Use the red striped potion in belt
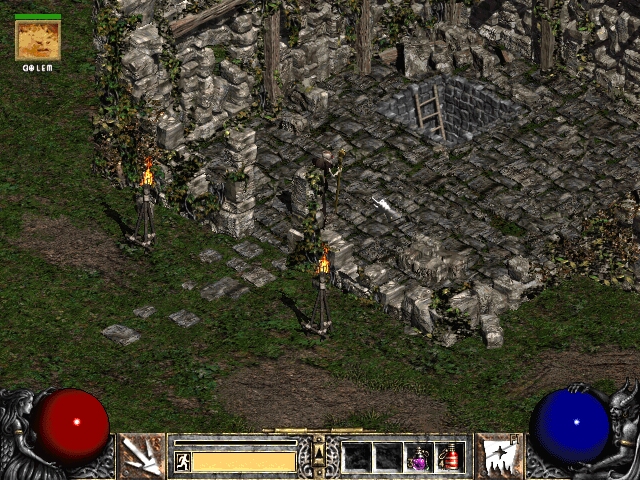 450,457
